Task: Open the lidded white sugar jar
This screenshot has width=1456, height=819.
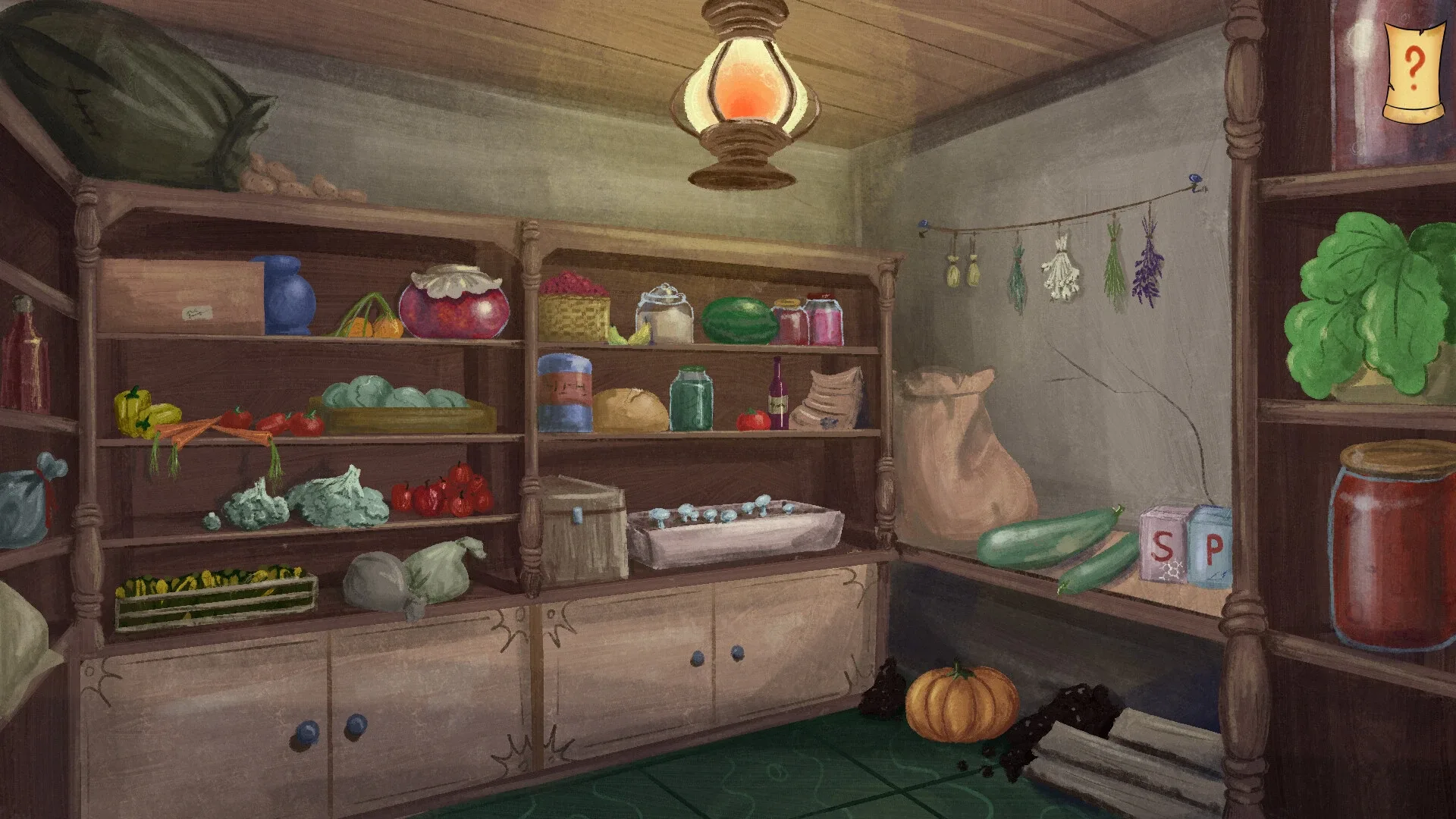Action: click(664, 315)
